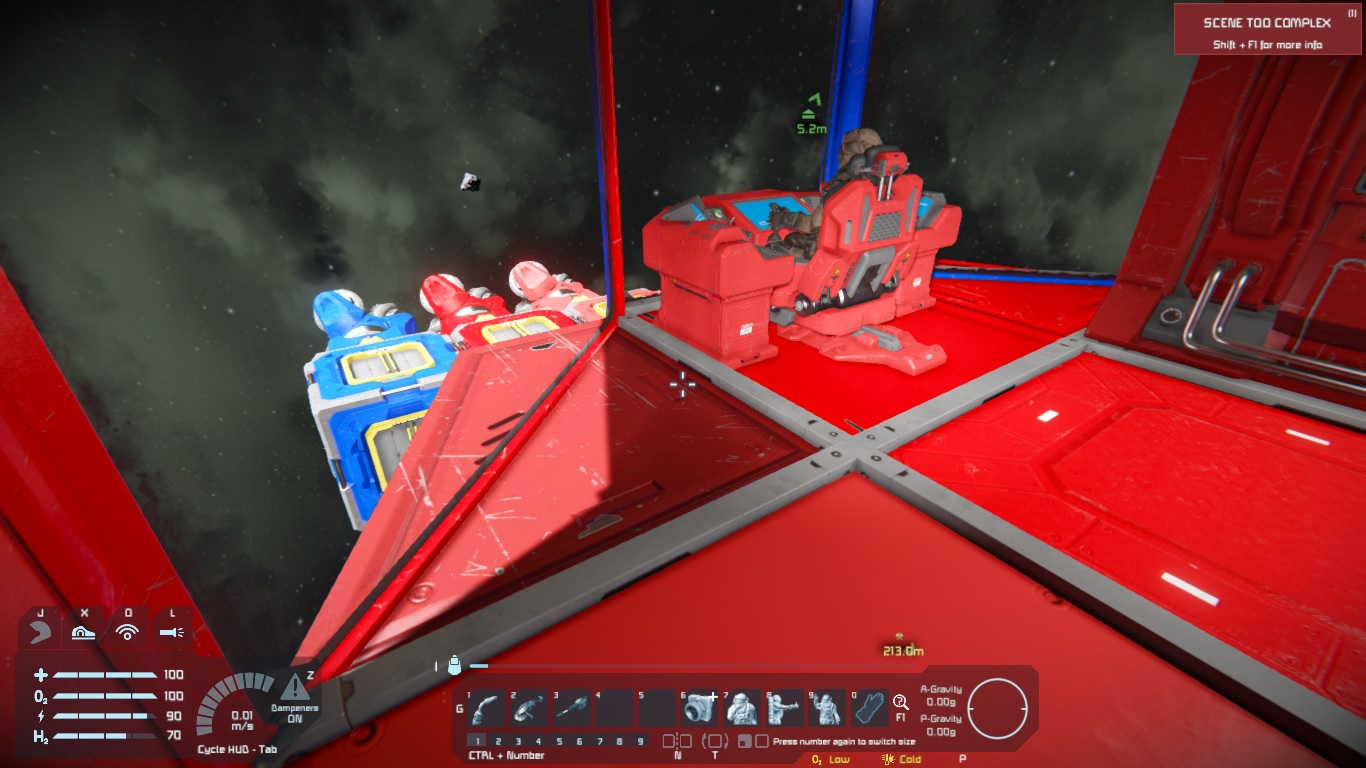Screen dimensions: 1366x768
Task: Select the thumbs-up emote in slot 8
Action: 785,709
